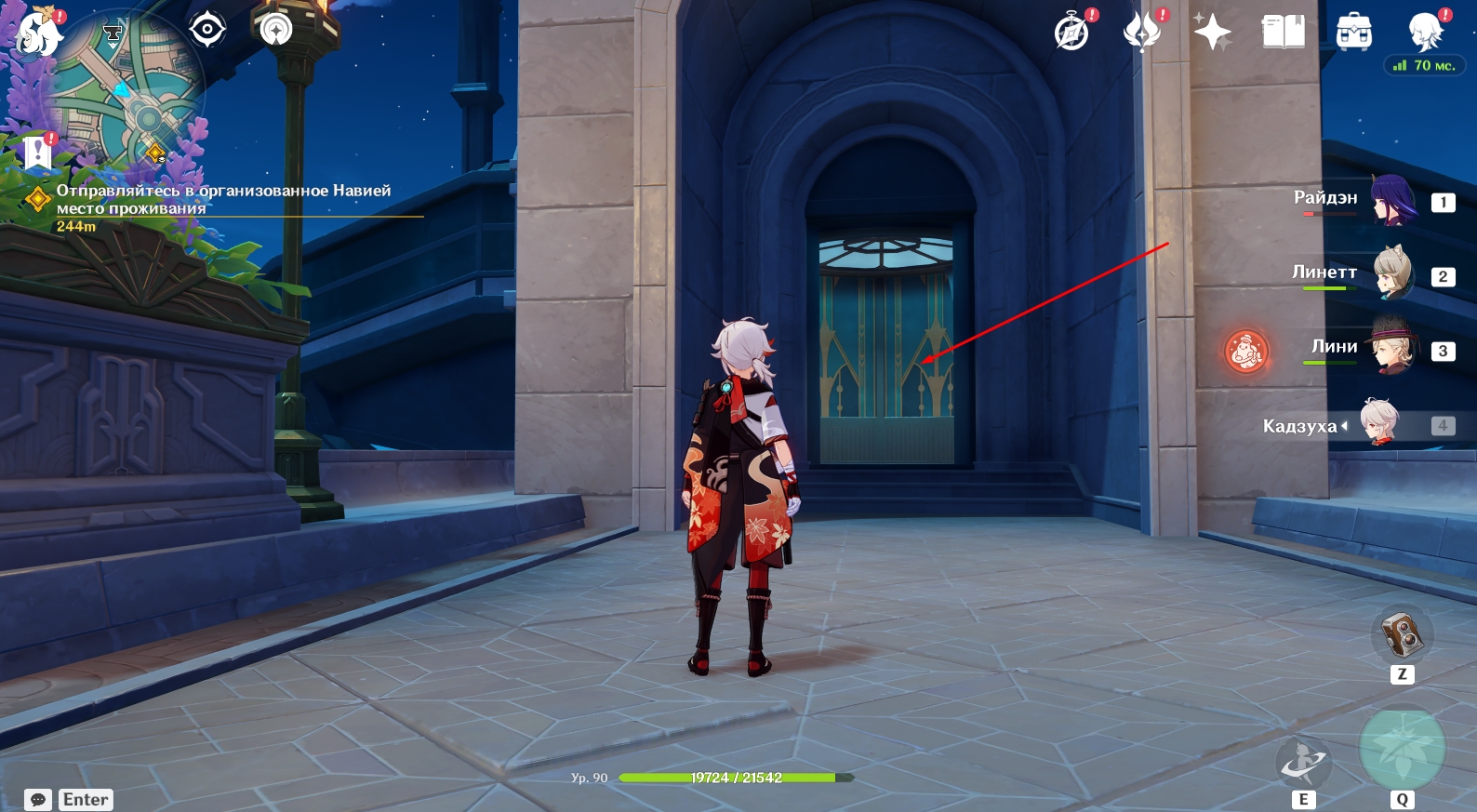Open the Wish star icon
This screenshot has height=812, width=1477.
tap(1213, 33)
